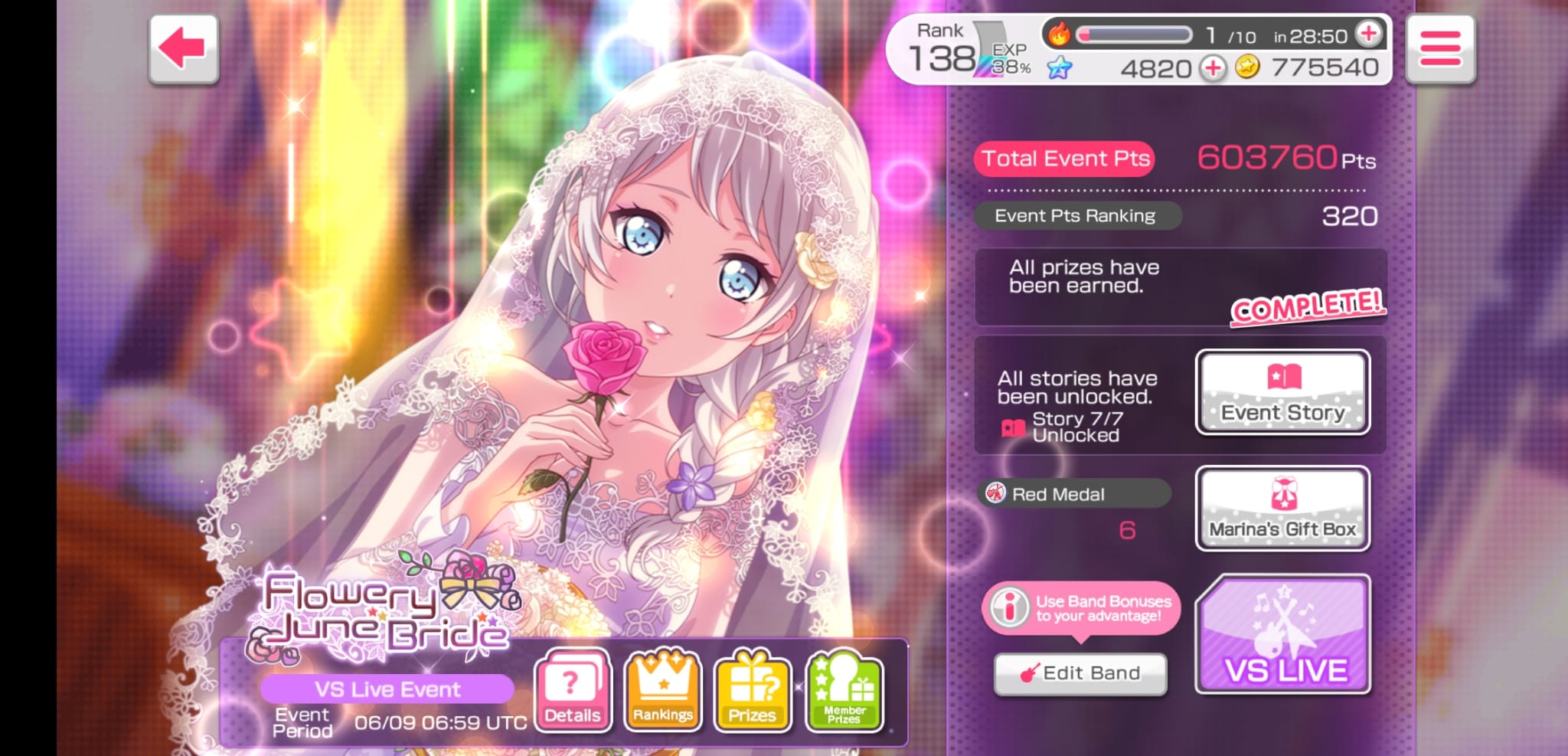View the Member Prizes
Image resolution: width=1568 pixels, height=756 pixels.
[x=844, y=690]
